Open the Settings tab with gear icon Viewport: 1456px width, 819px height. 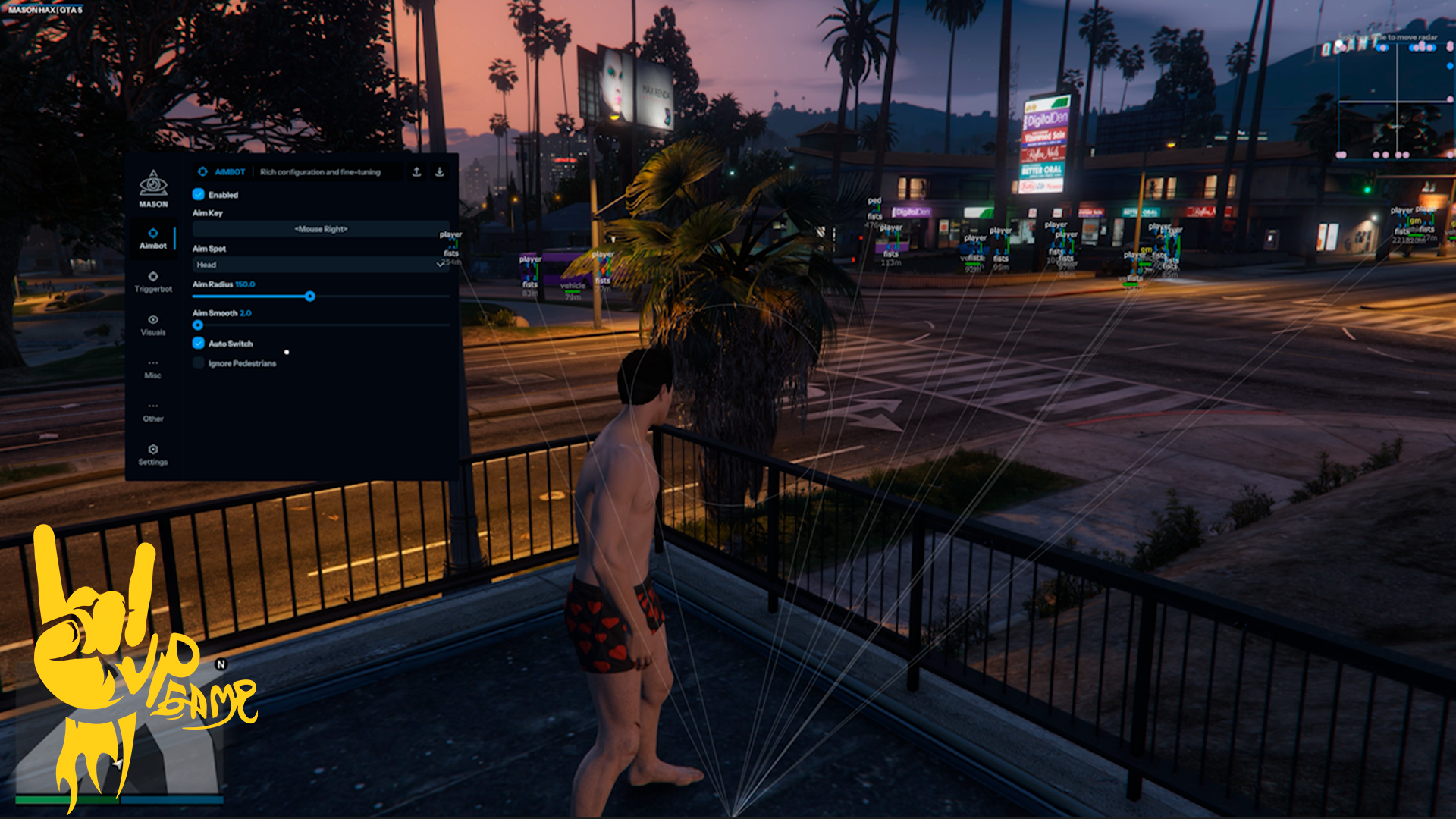coord(153,454)
